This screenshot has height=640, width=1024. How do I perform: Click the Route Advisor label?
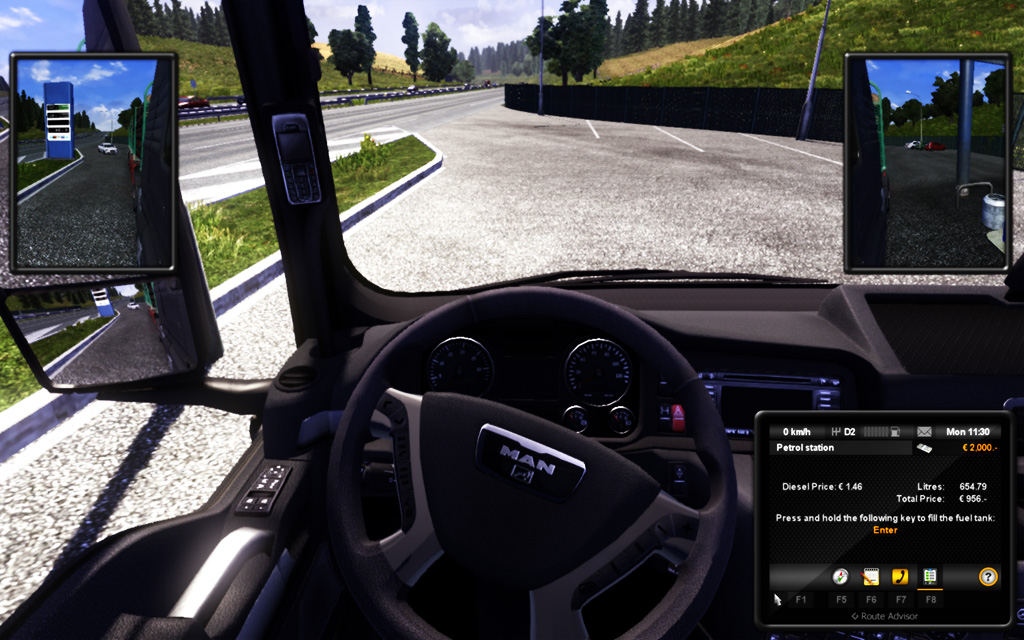pyautogui.click(x=884, y=616)
